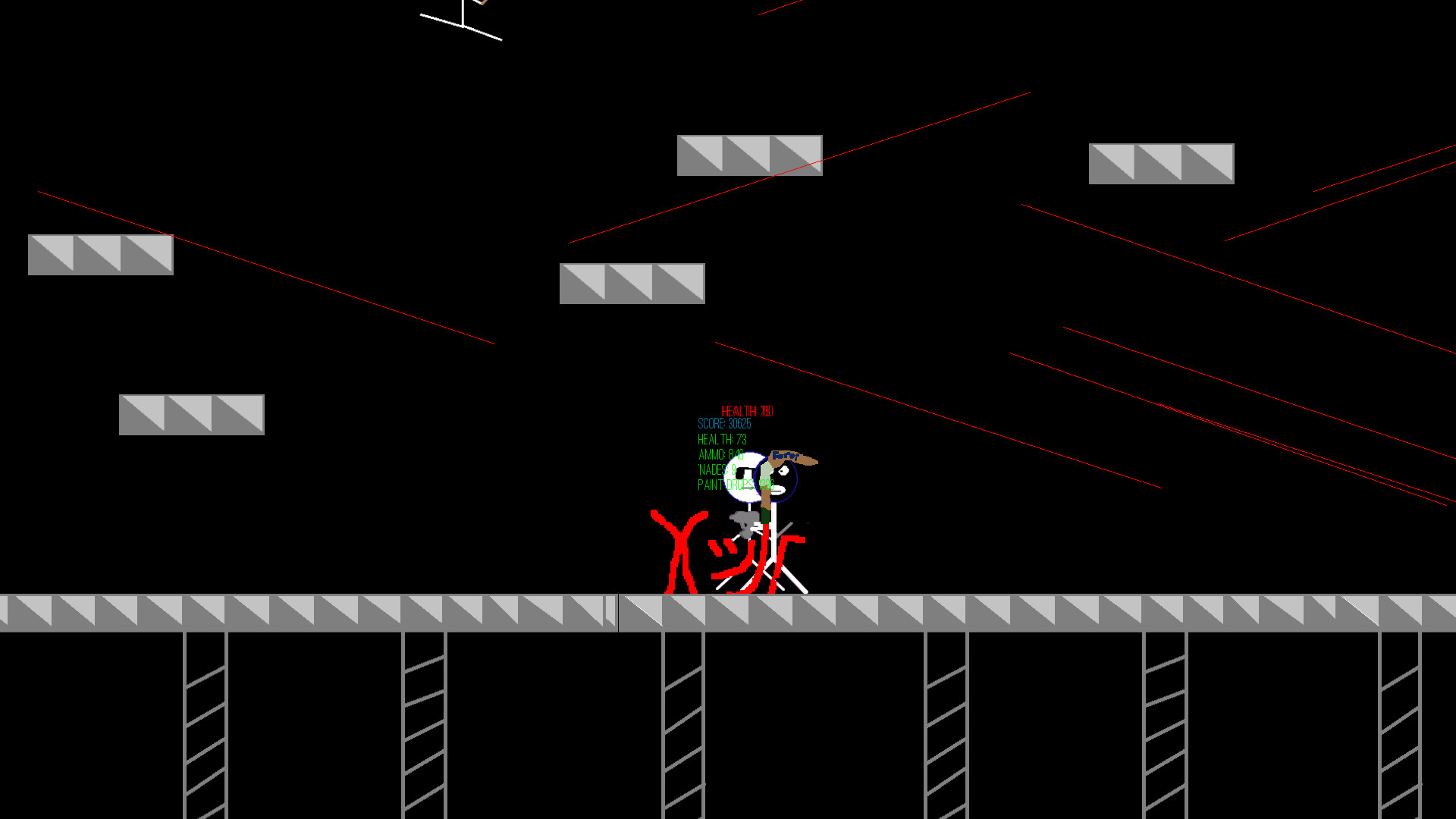Click the topmost floating gray platform block
The image size is (1456, 819).
tap(749, 156)
